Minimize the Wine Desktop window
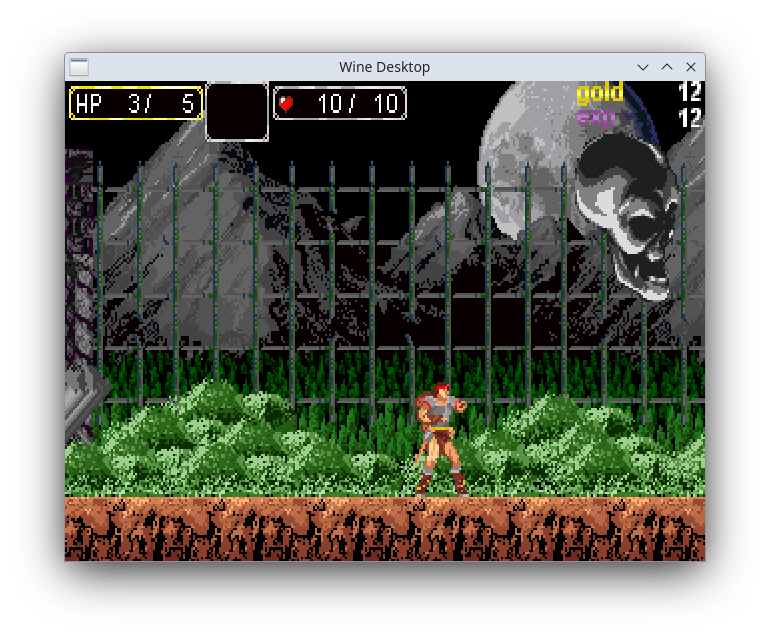The image size is (770, 638). click(x=643, y=67)
